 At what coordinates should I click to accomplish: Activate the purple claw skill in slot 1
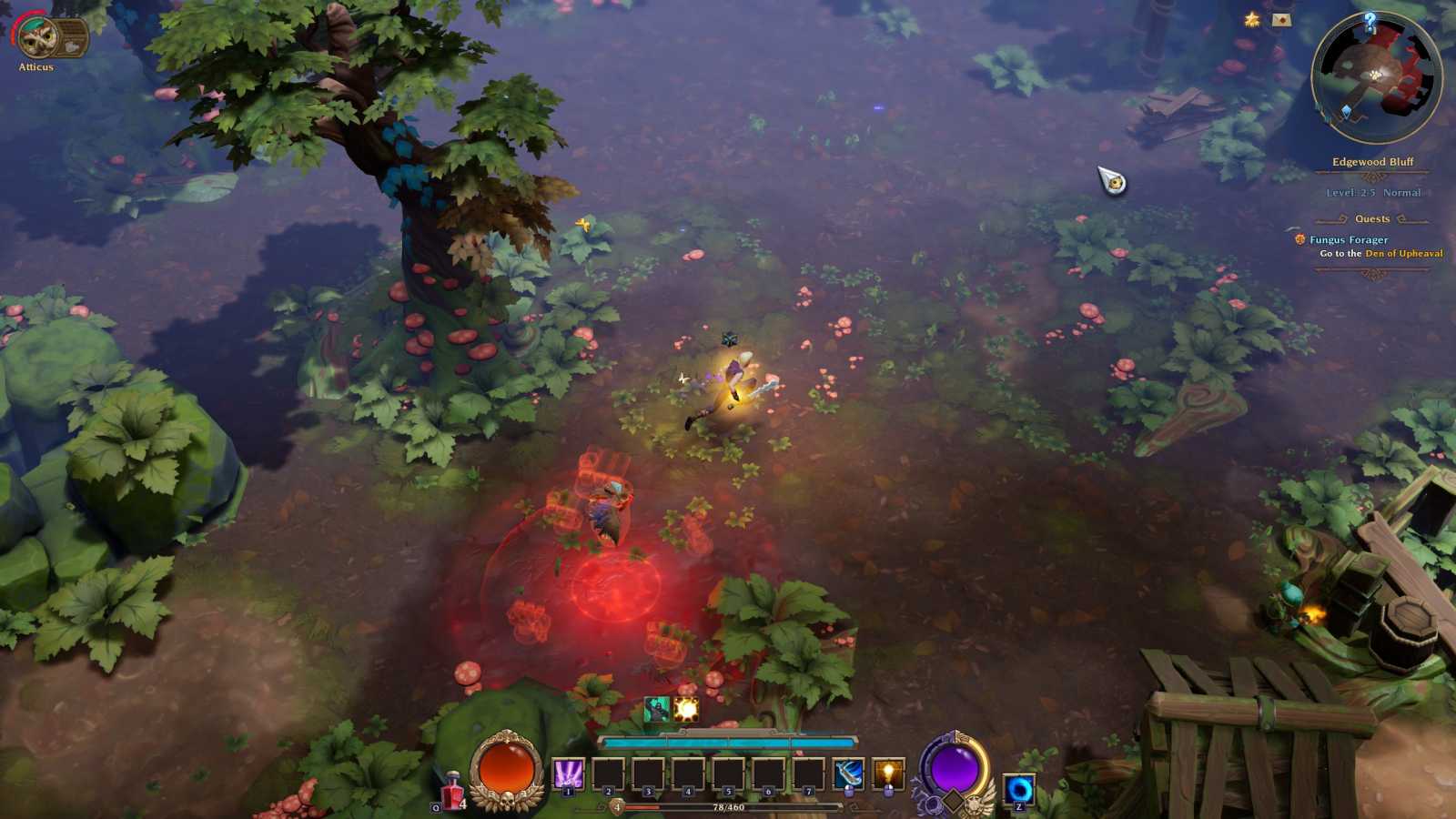(568, 772)
